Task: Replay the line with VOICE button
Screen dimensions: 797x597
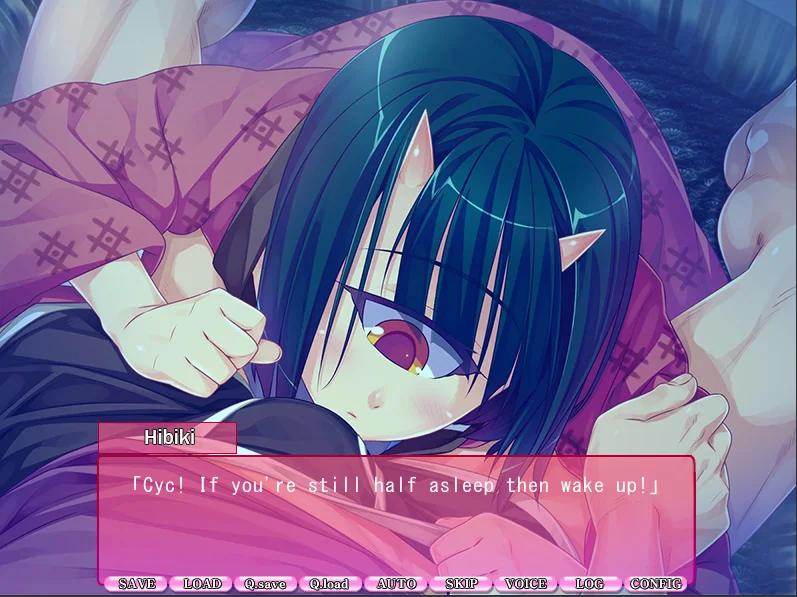Action: tap(526, 584)
